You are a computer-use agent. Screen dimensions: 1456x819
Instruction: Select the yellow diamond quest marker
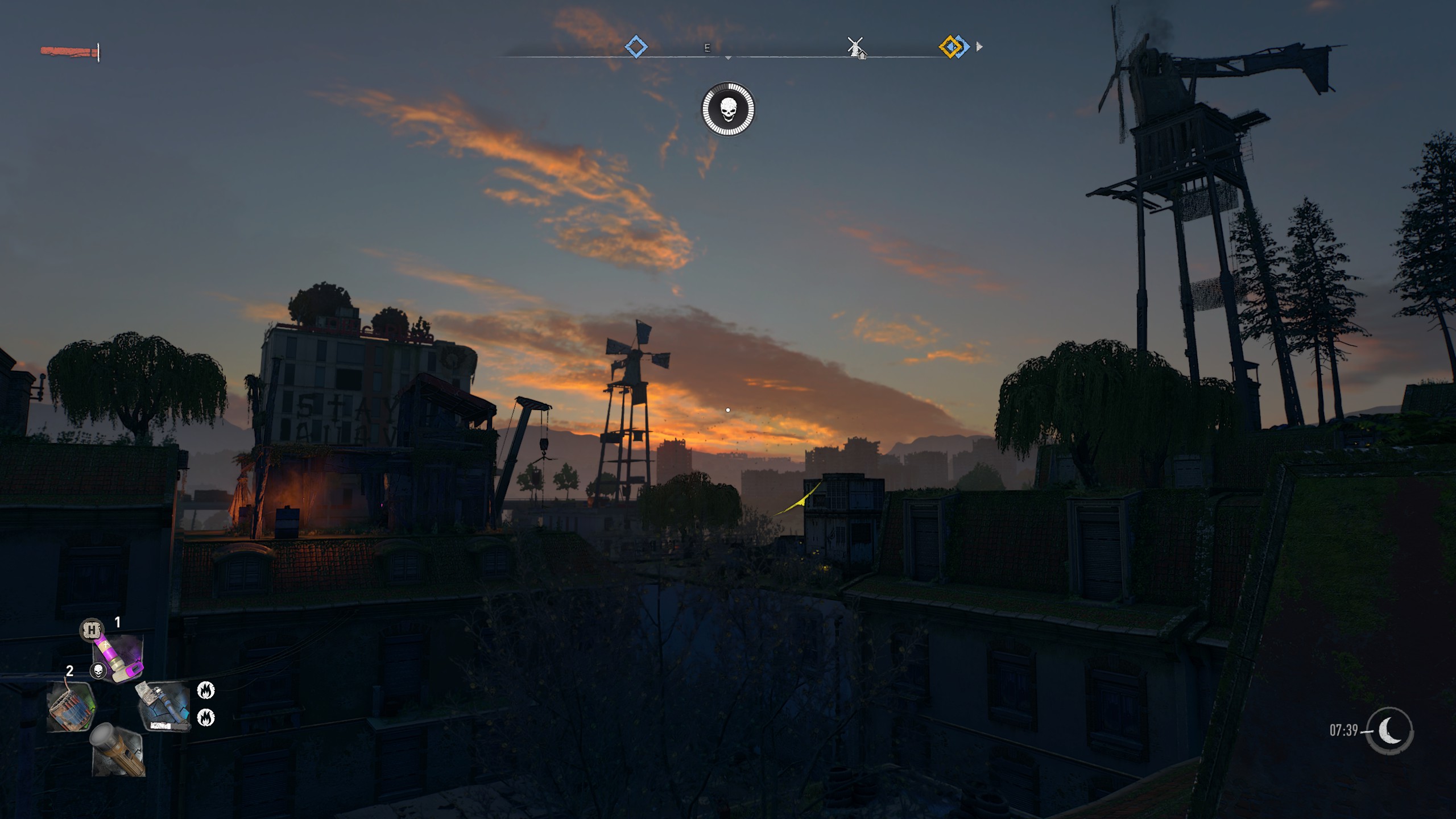pos(950,47)
